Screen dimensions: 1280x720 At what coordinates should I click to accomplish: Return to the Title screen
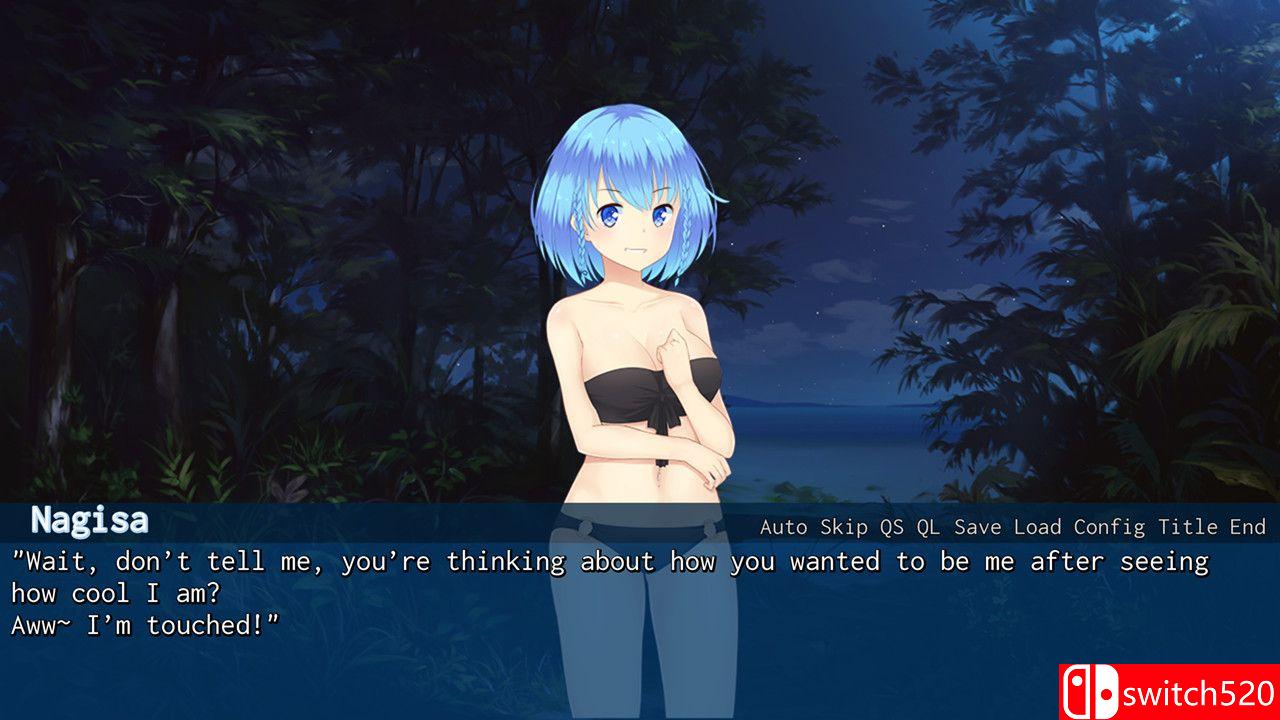[1188, 527]
